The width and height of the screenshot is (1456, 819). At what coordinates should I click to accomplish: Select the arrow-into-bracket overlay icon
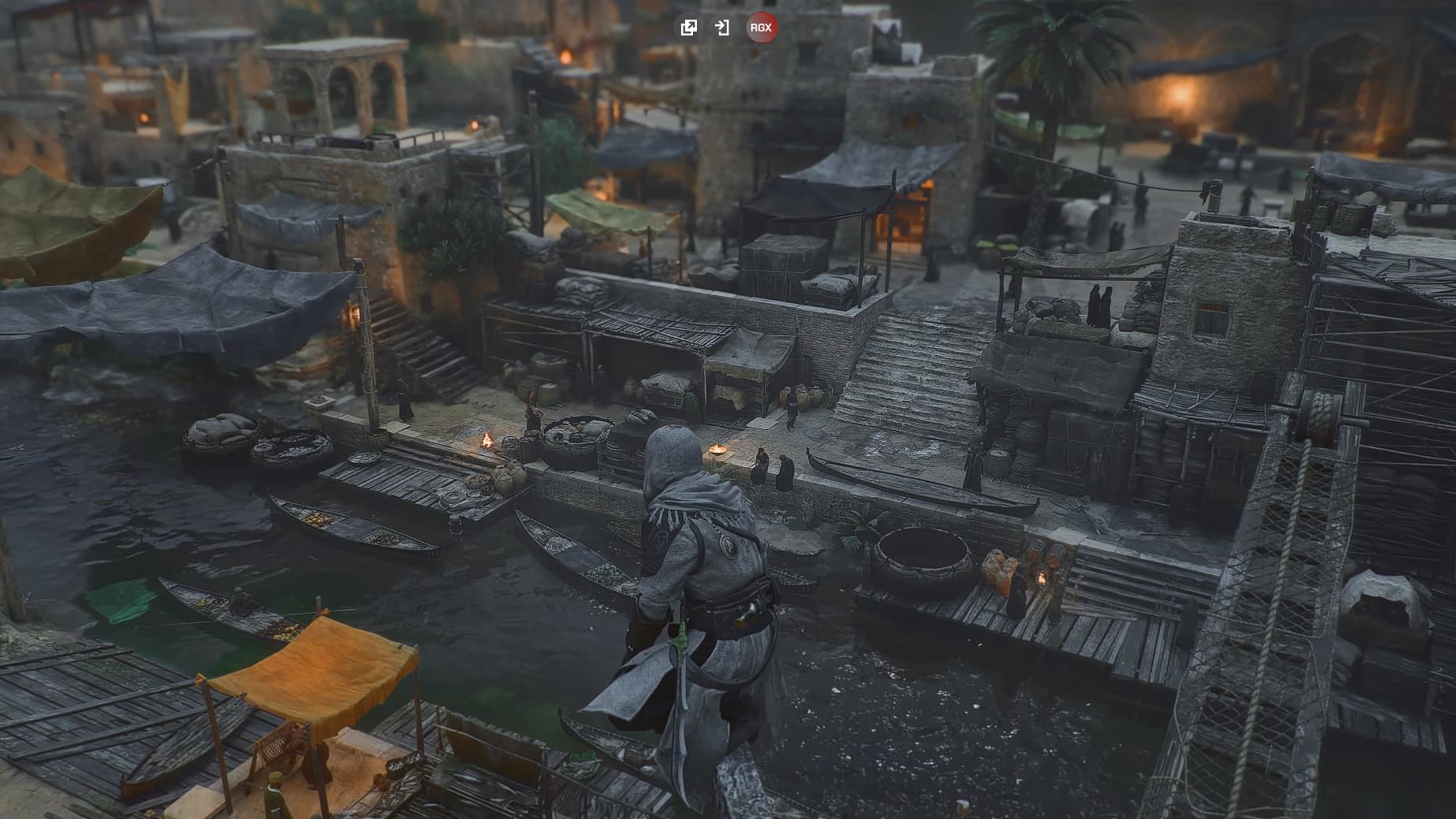[x=721, y=28]
